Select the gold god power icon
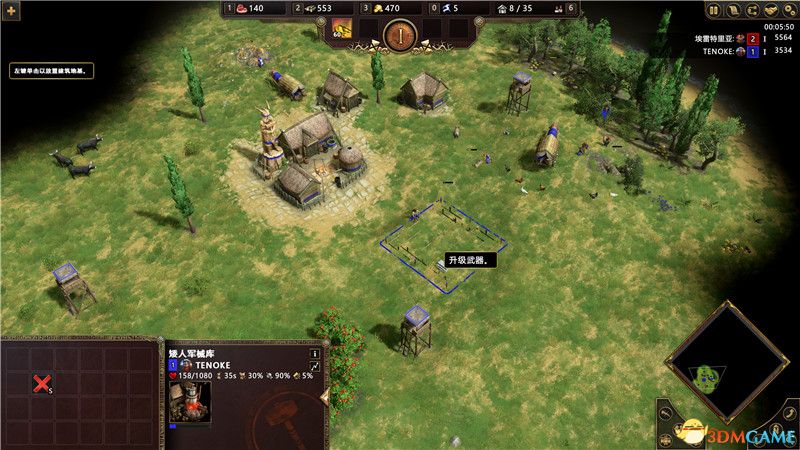This screenshot has width=800, height=450. (343, 28)
